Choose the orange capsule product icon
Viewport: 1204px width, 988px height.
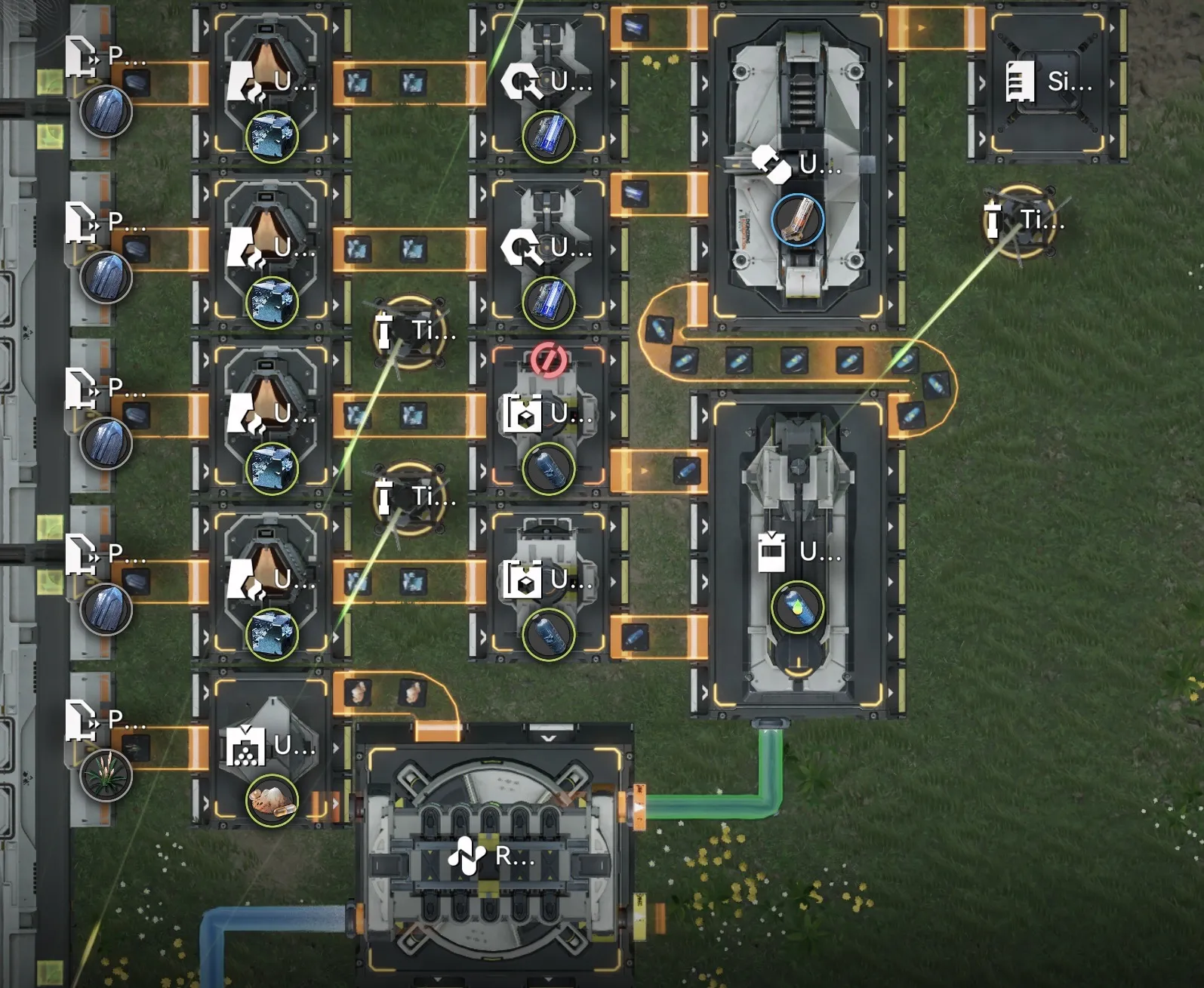point(797,220)
